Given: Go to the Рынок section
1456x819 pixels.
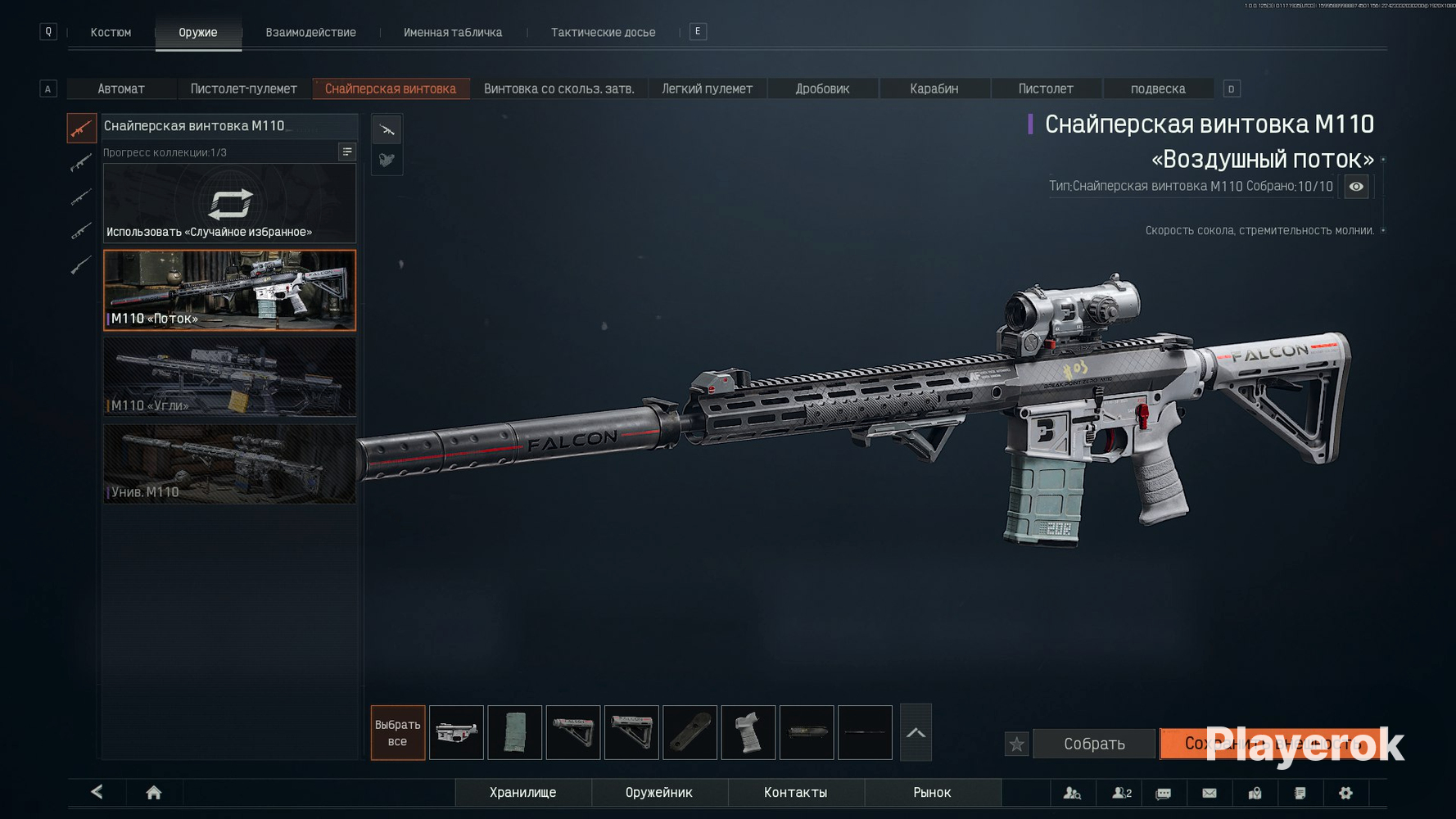Looking at the screenshot, I should 932,792.
